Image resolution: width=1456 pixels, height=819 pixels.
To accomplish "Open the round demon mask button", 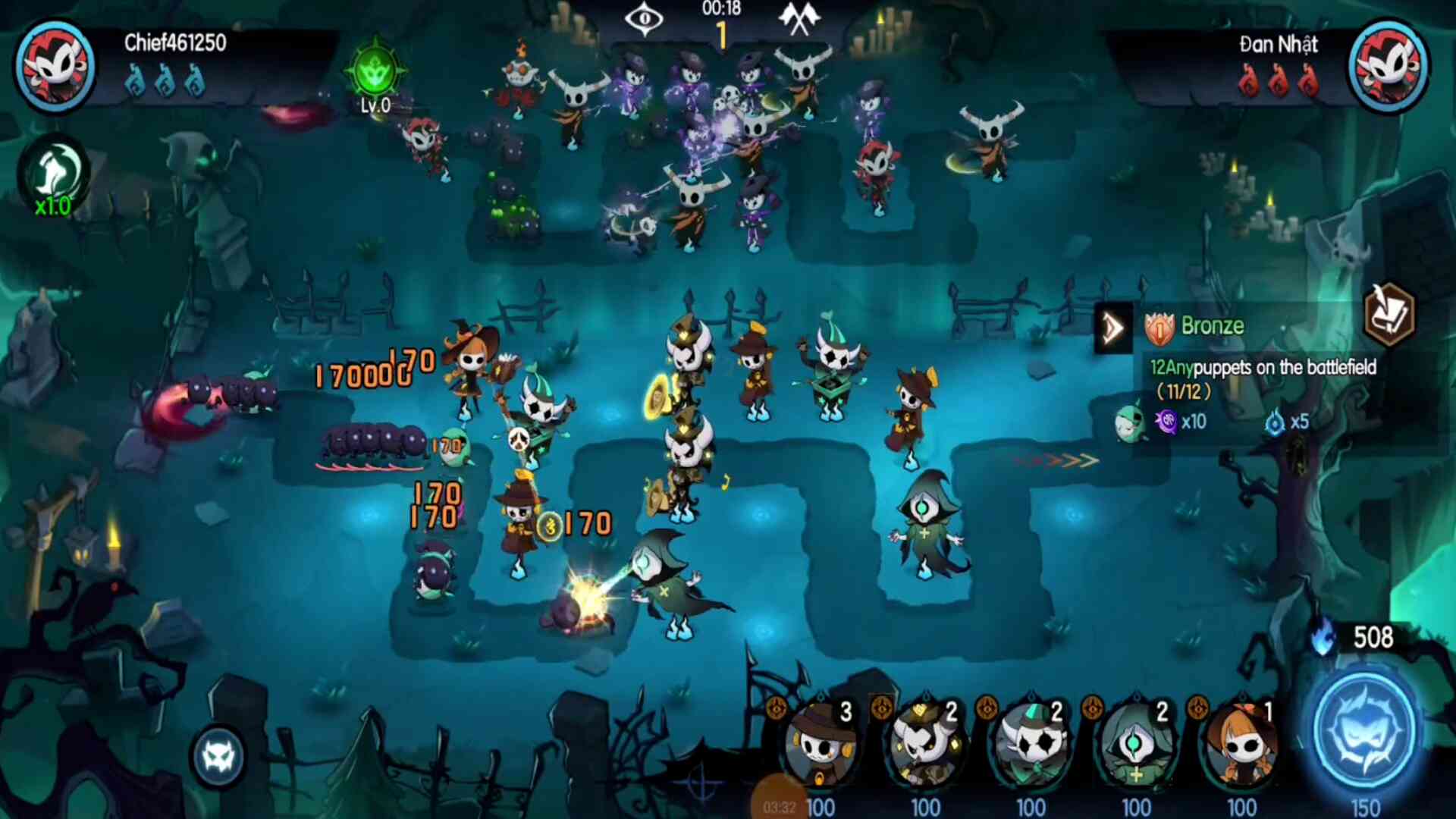I will tap(219, 756).
